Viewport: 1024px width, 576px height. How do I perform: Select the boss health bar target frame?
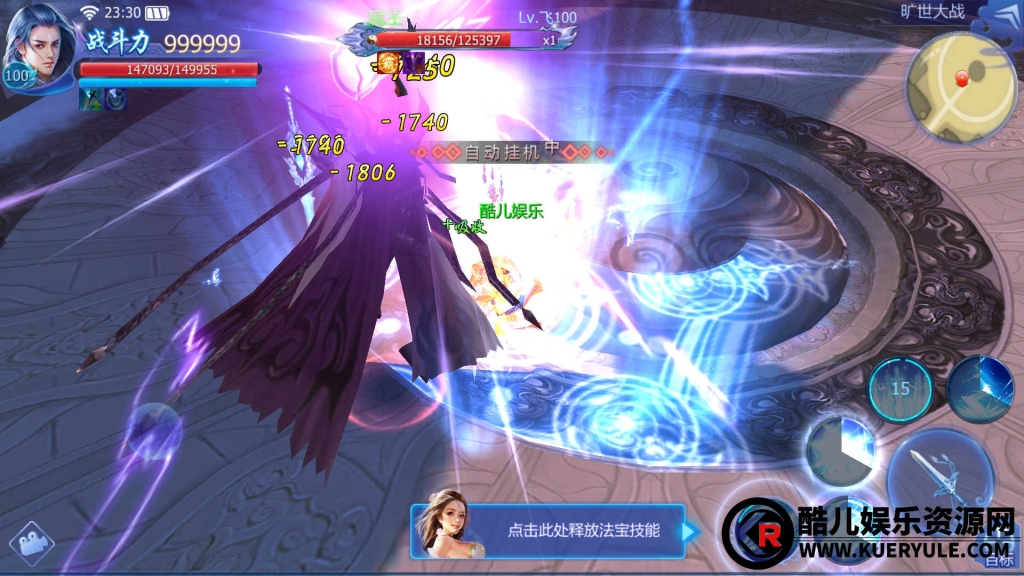[x=460, y=40]
